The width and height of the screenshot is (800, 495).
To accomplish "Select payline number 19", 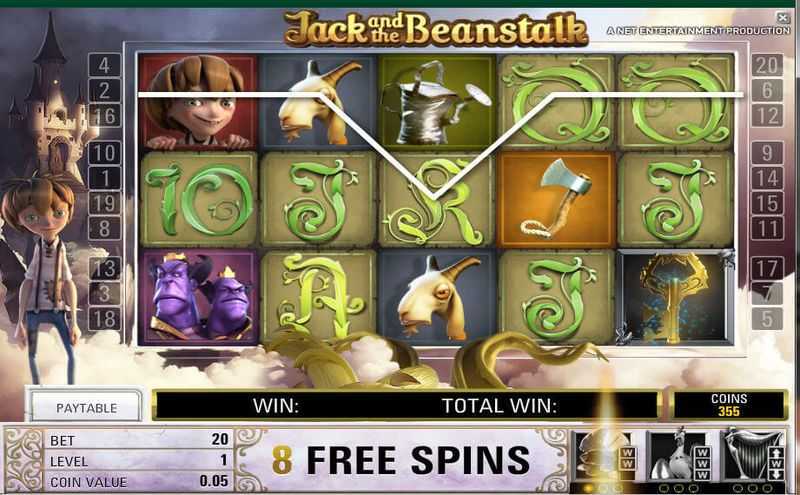I will pos(105,203).
